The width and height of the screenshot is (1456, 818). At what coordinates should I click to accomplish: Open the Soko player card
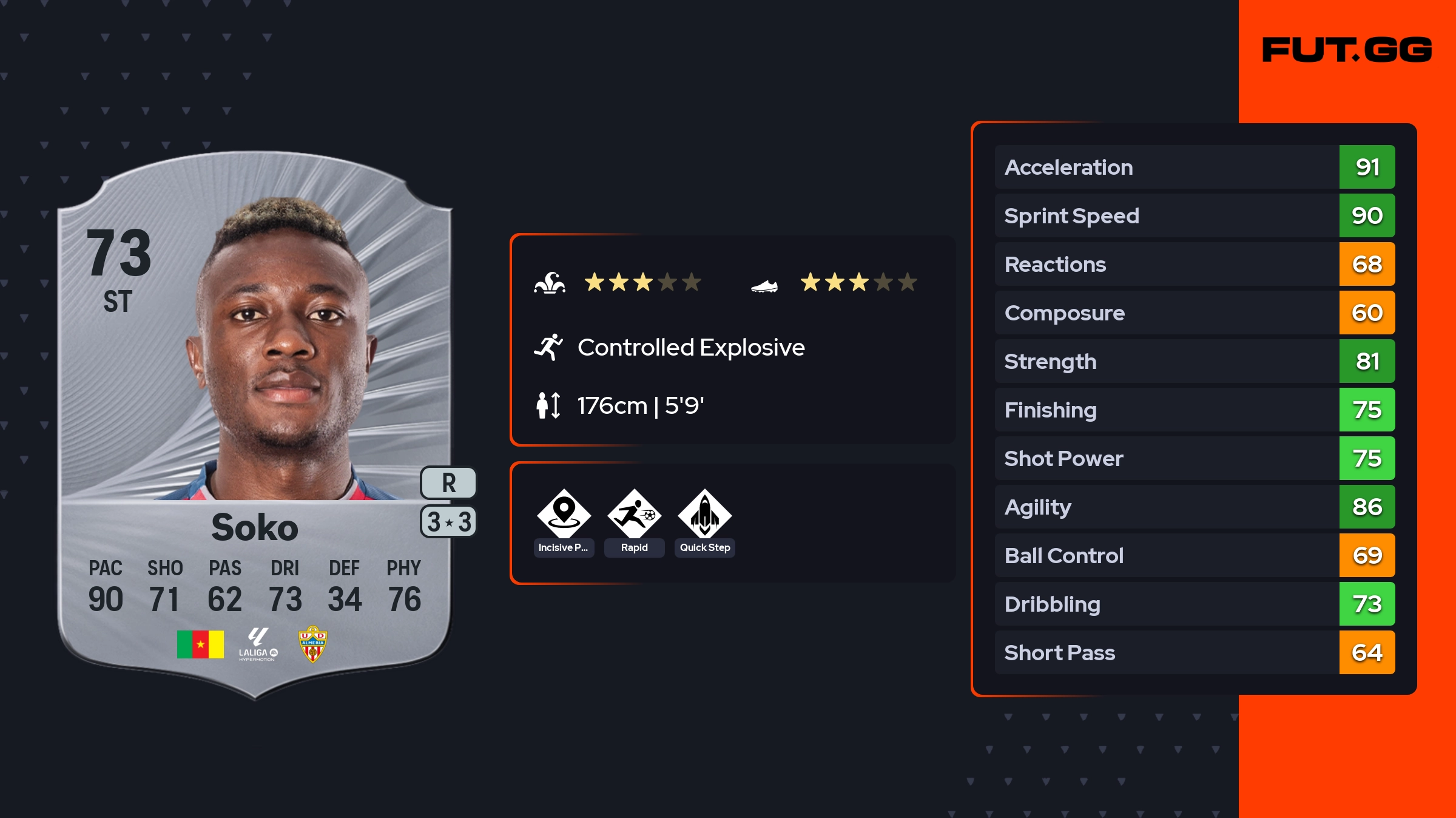click(255, 425)
